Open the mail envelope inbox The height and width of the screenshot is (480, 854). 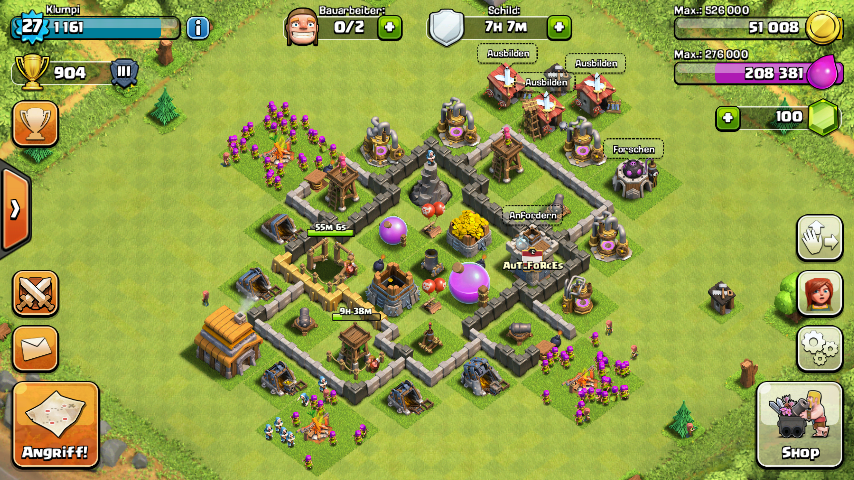tap(35, 348)
